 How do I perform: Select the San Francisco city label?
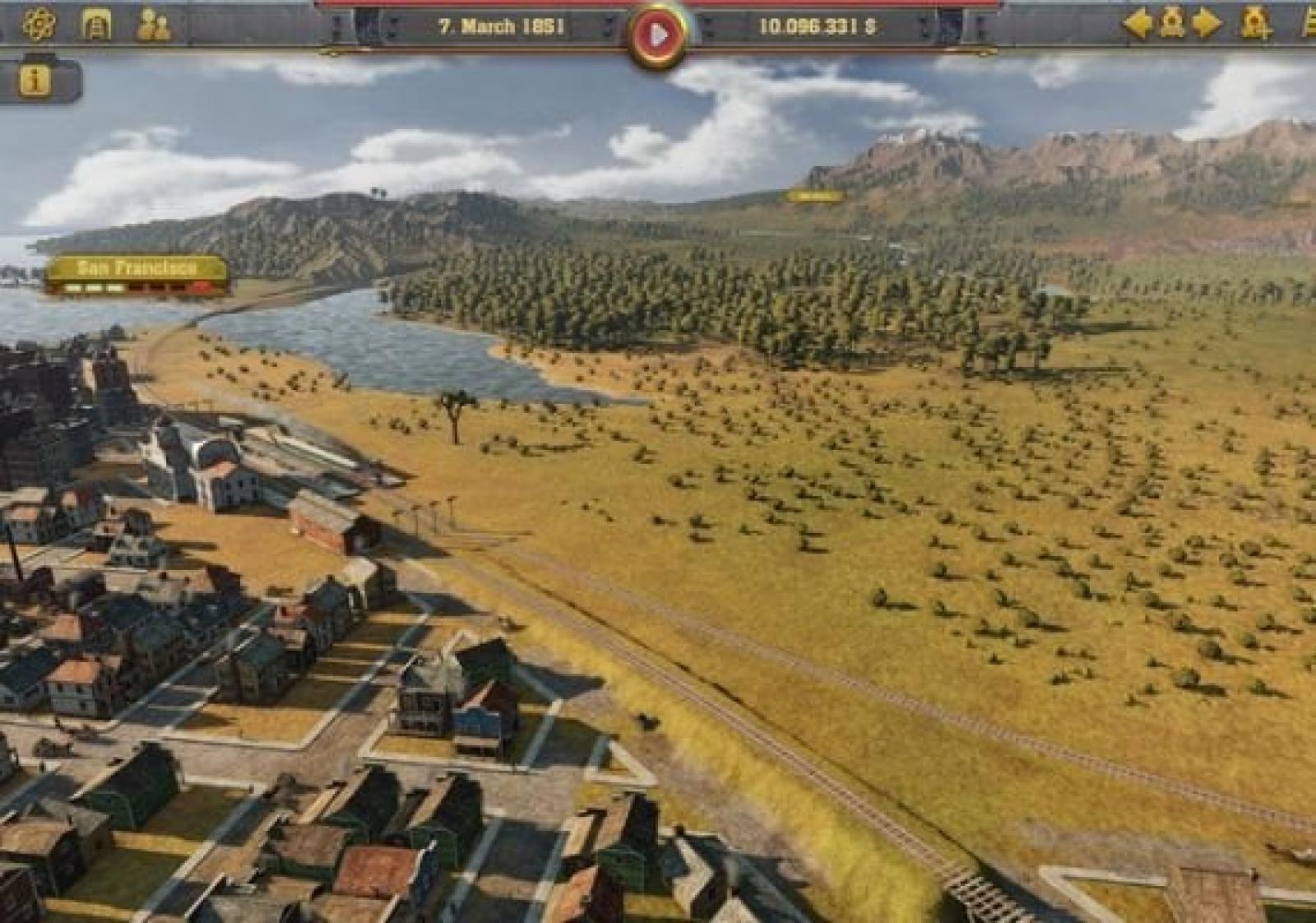tap(137, 268)
